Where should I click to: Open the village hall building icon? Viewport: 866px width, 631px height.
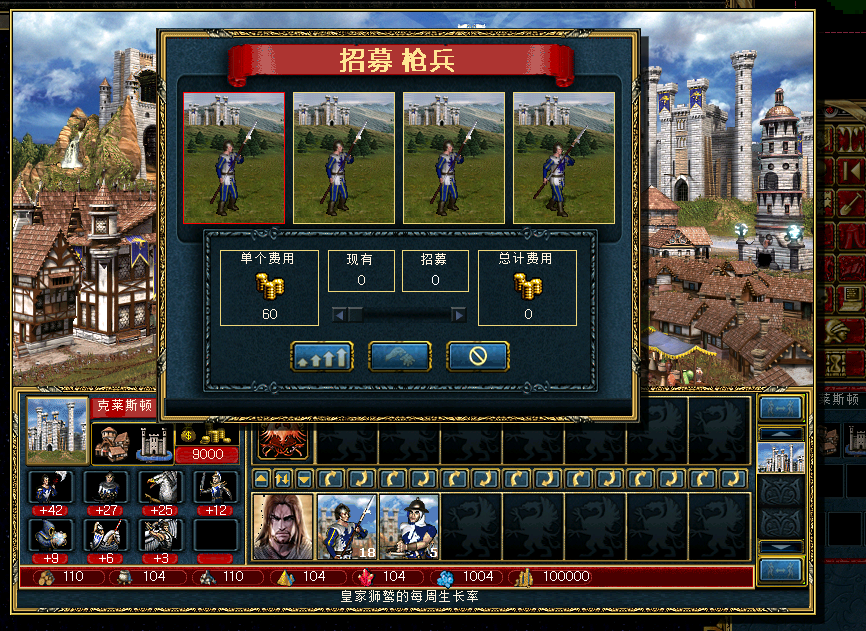[112, 443]
